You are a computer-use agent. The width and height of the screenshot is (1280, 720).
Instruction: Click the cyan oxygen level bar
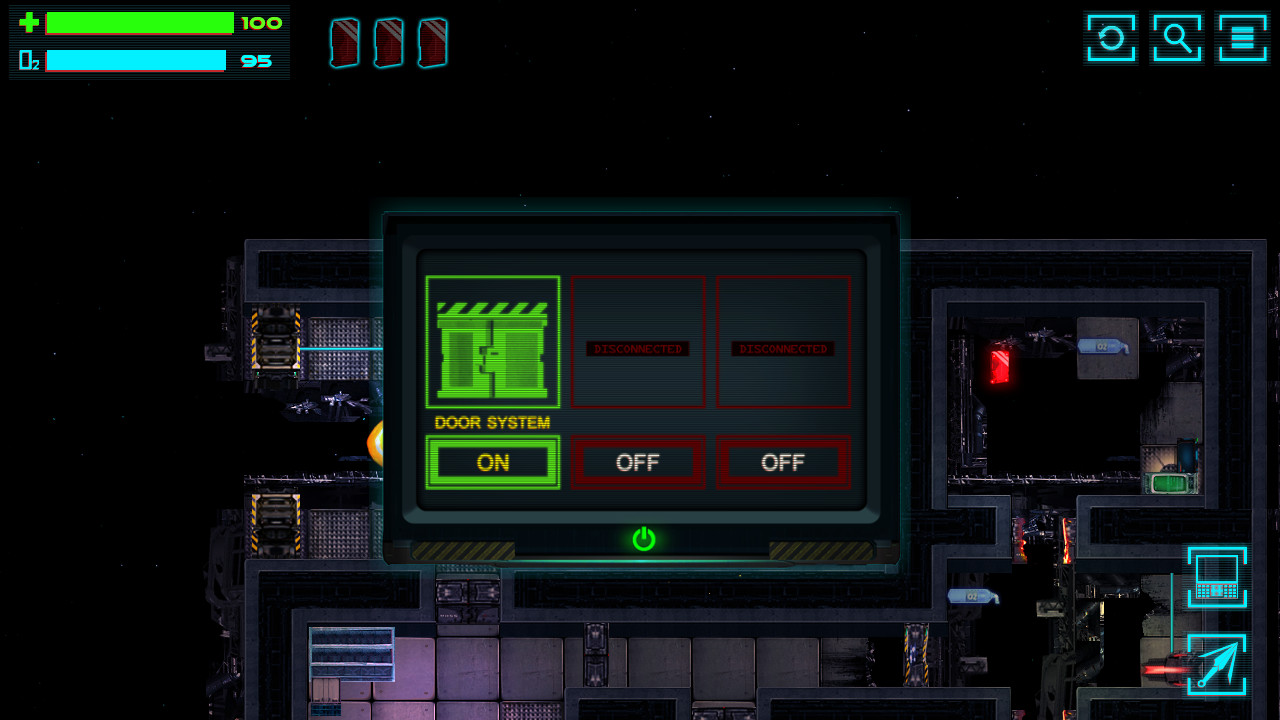pos(135,60)
